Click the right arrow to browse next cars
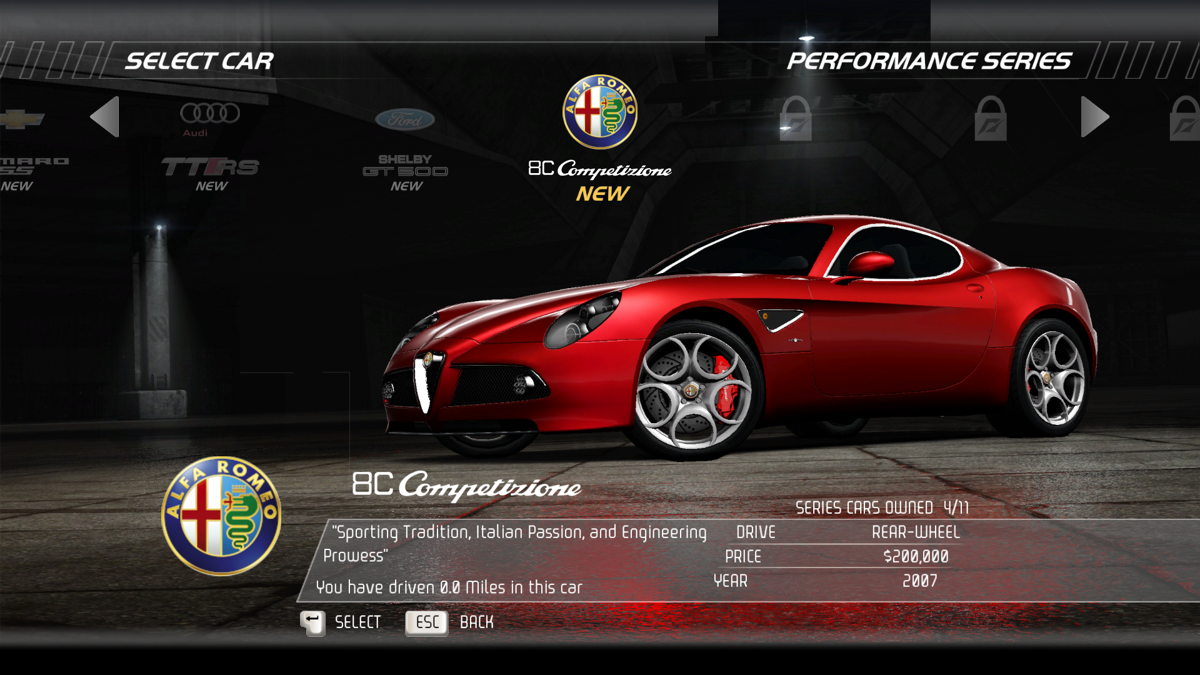 pyautogui.click(x=1094, y=117)
